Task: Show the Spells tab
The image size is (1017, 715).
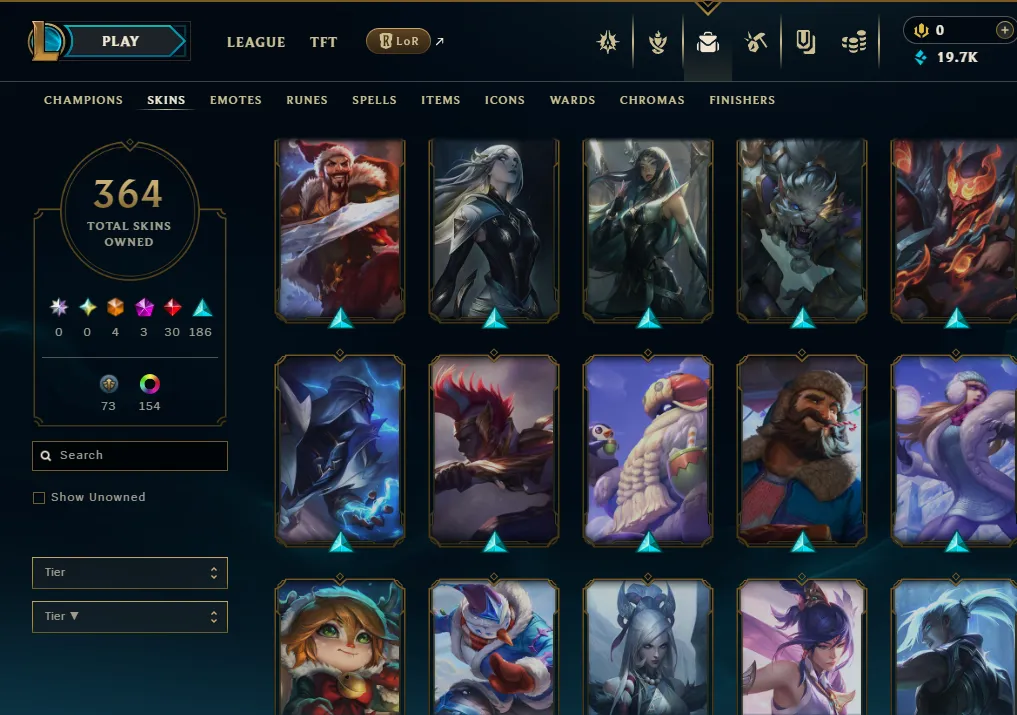Action: [x=374, y=100]
